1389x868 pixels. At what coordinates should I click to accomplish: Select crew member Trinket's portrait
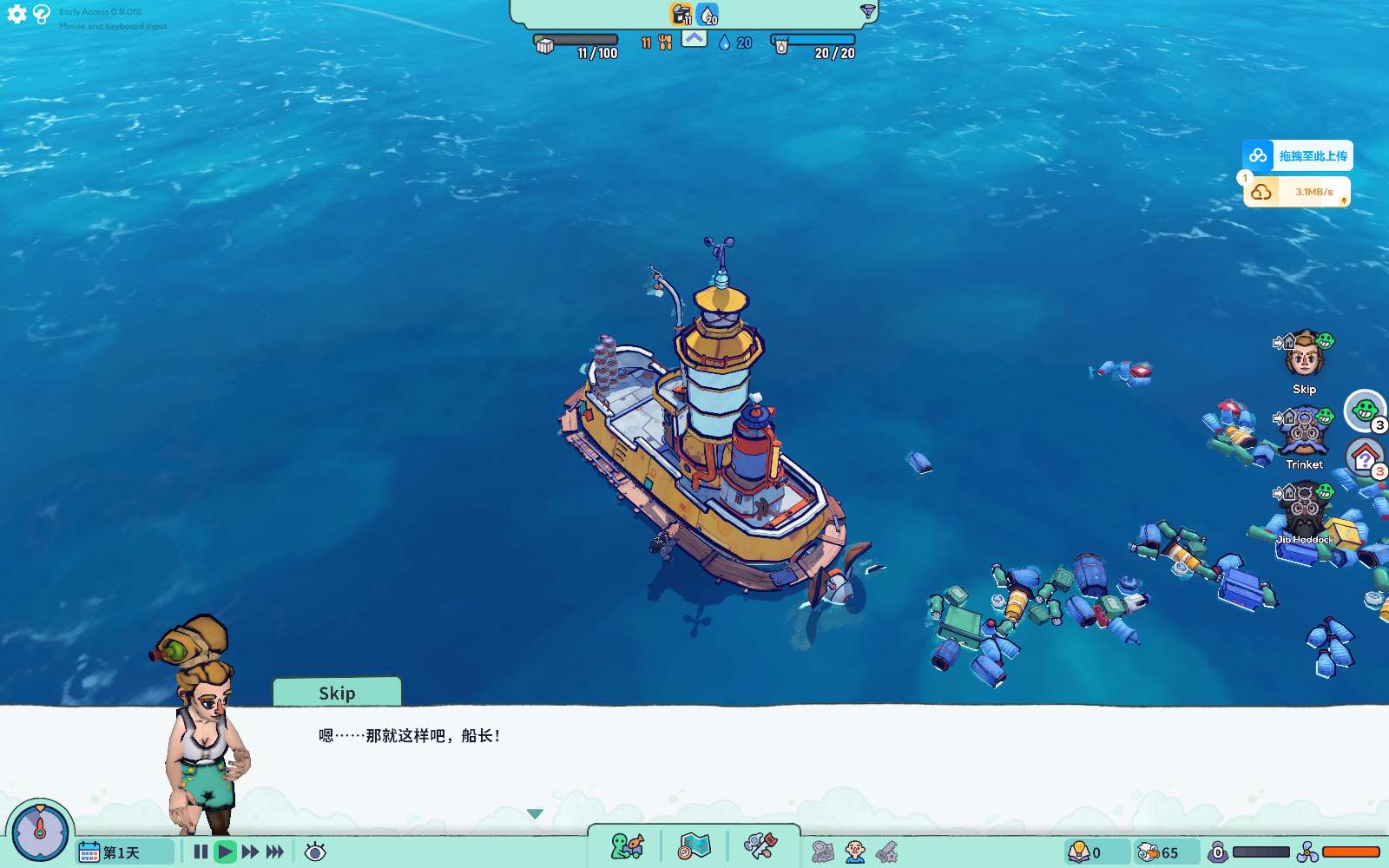point(1304,431)
